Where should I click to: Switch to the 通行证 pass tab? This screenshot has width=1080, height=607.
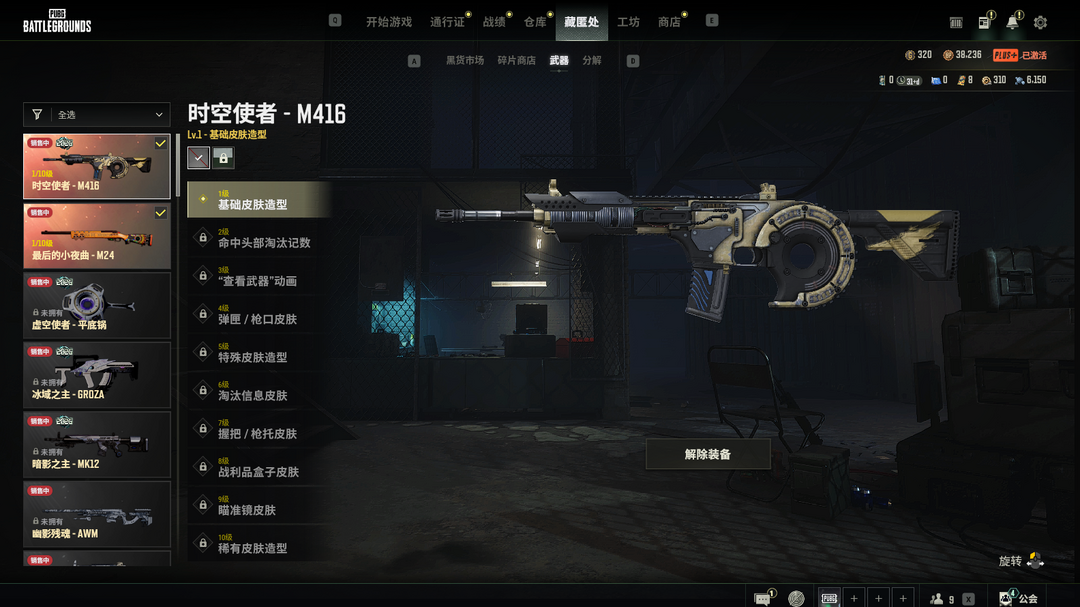coord(447,22)
